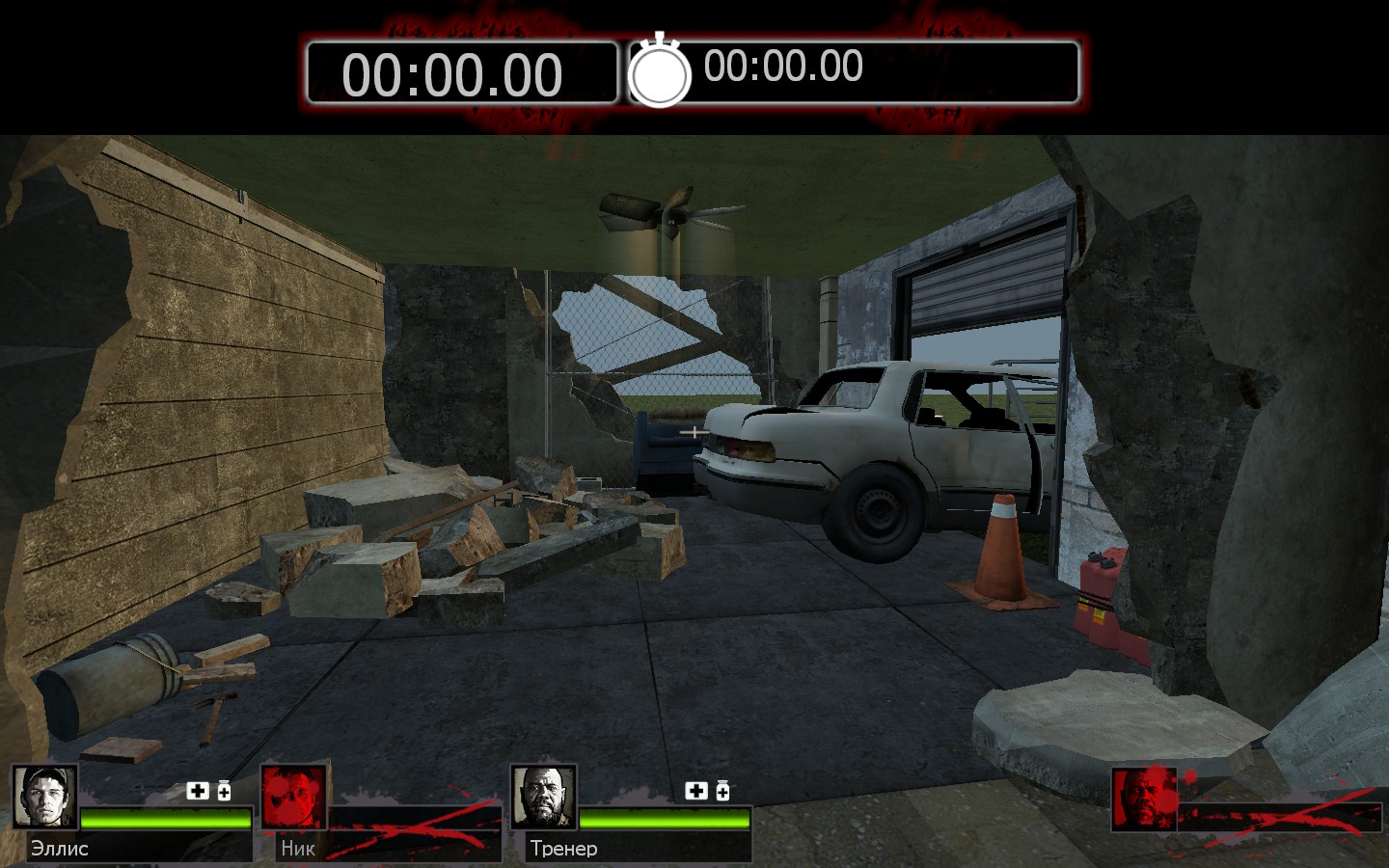Click Nick's red dead-survivor portrait
Viewport: 1389px width, 868px height.
pyautogui.click(x=294, y=797)
